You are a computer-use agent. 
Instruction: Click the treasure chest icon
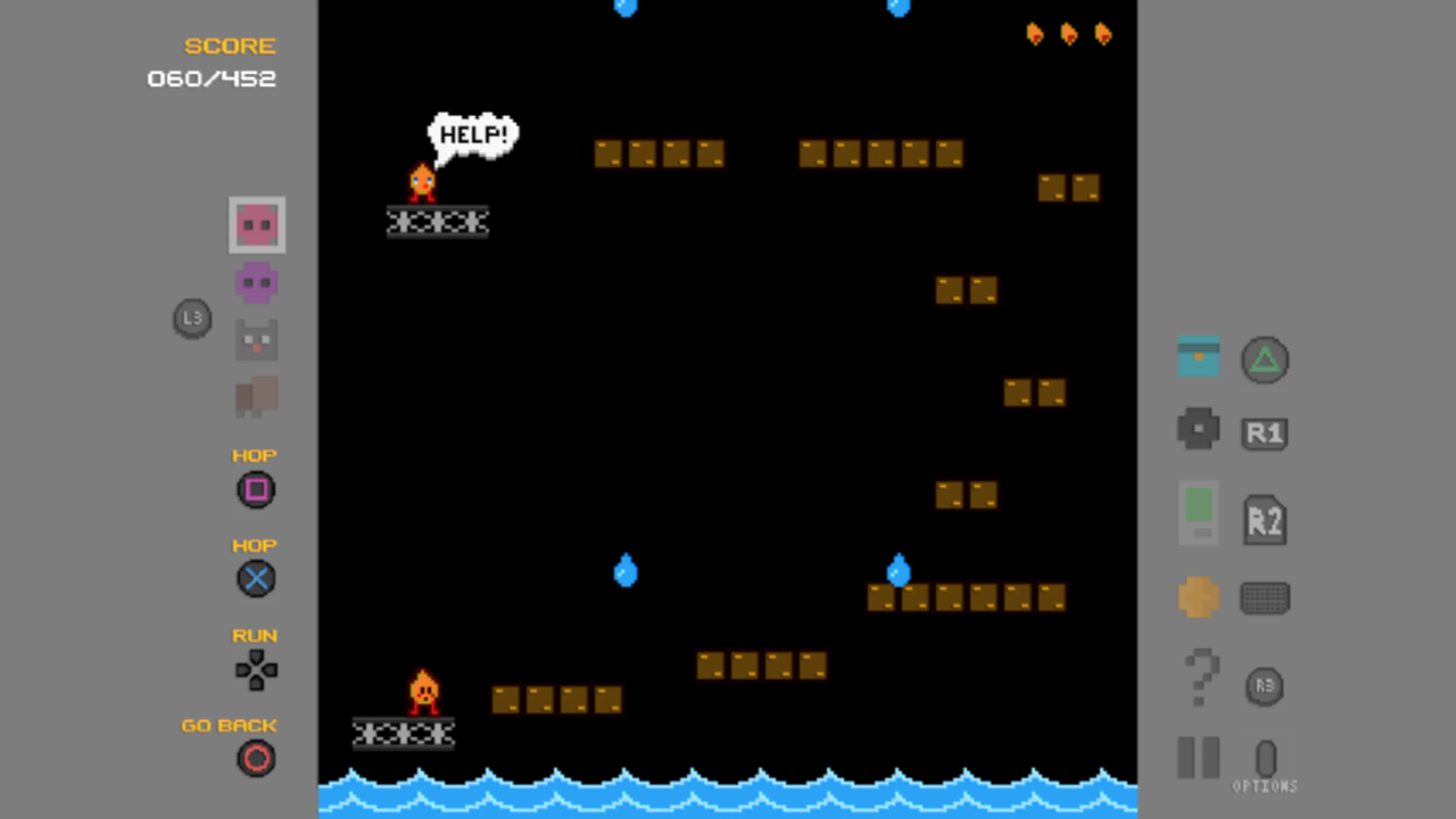pyautogui.click(x=1199, y=356)
